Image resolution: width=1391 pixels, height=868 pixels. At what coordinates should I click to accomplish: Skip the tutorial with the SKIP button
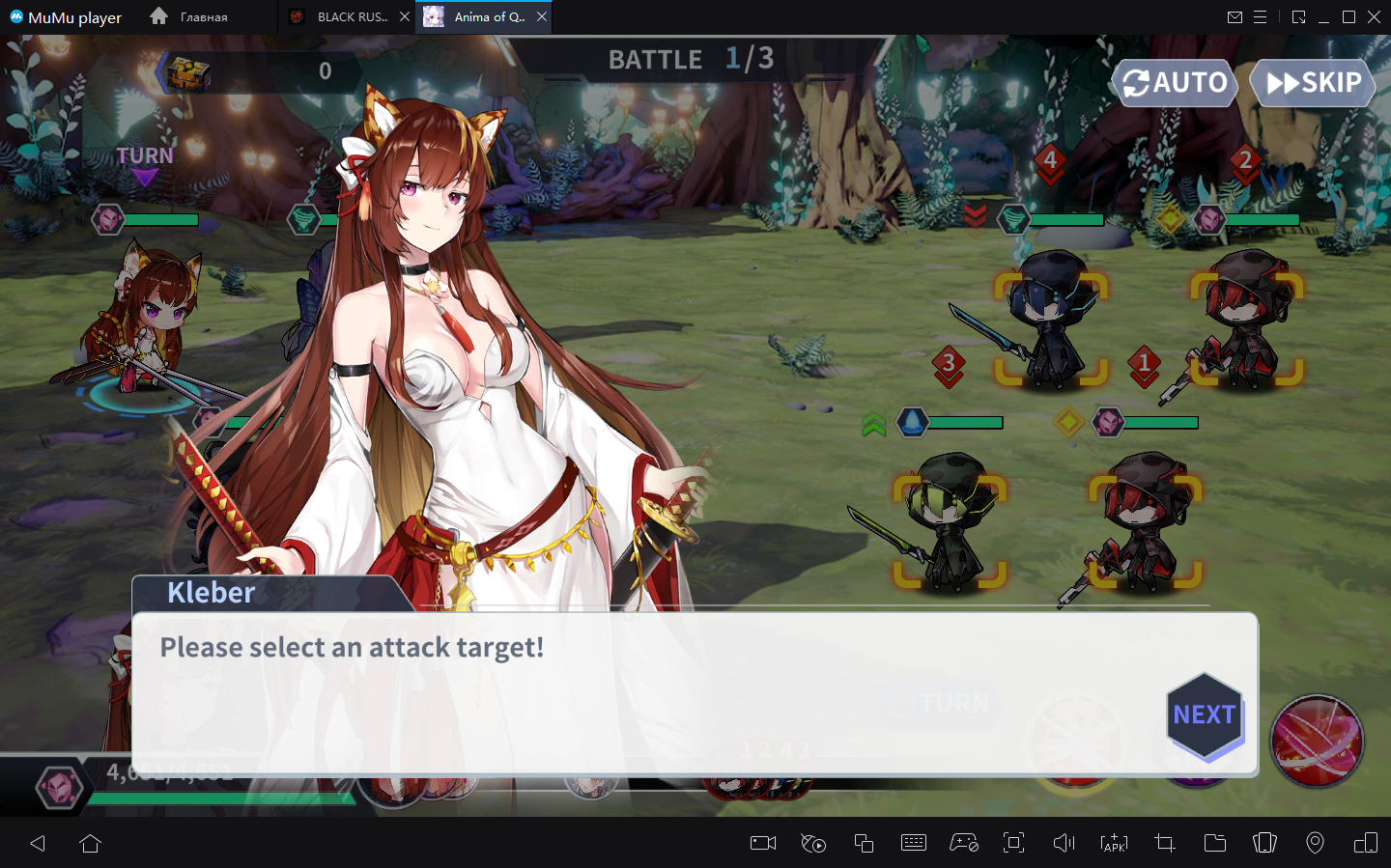click(x=1313, y=83)
